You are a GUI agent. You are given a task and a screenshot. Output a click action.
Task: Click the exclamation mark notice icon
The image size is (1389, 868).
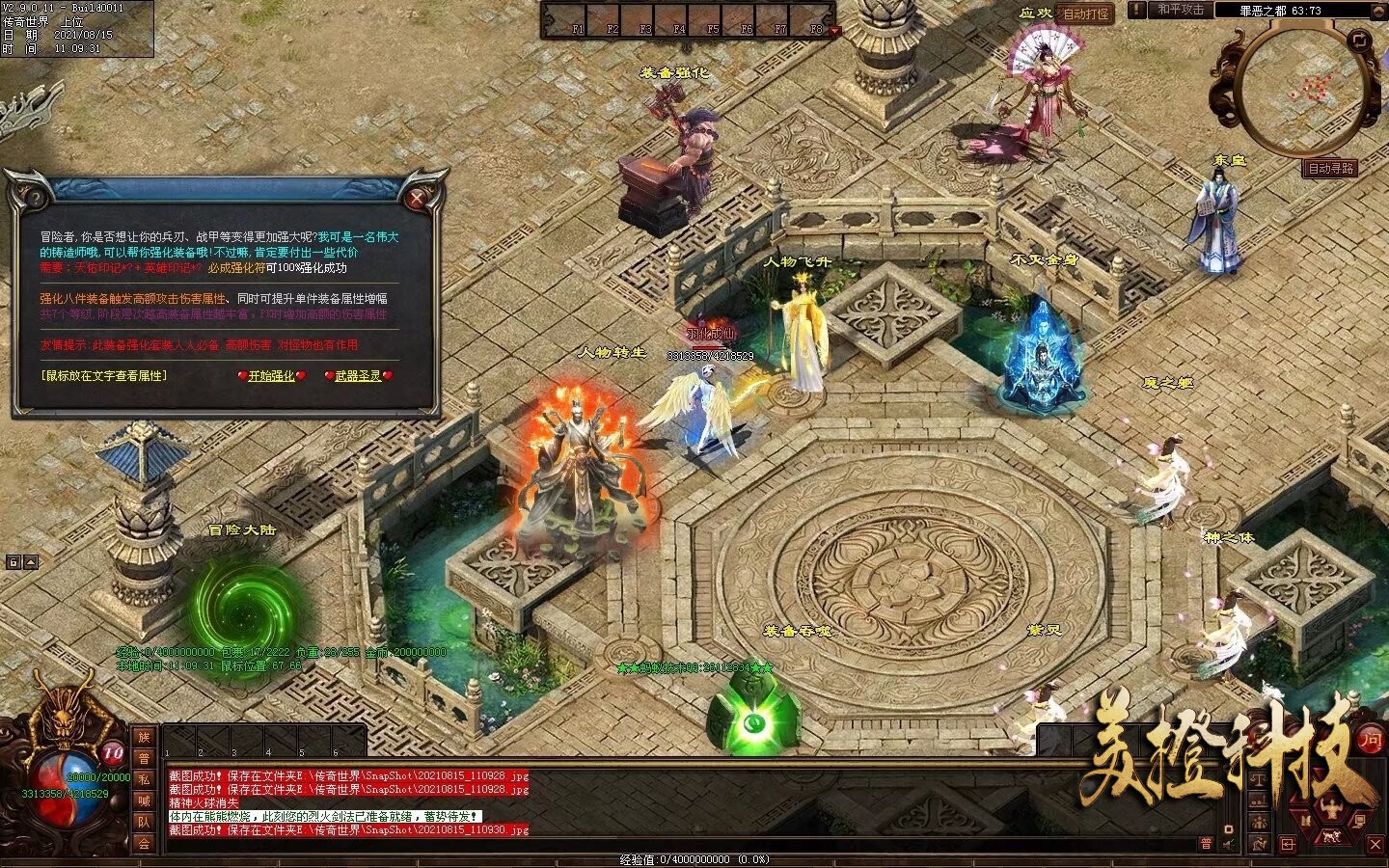click(1138, 10)
